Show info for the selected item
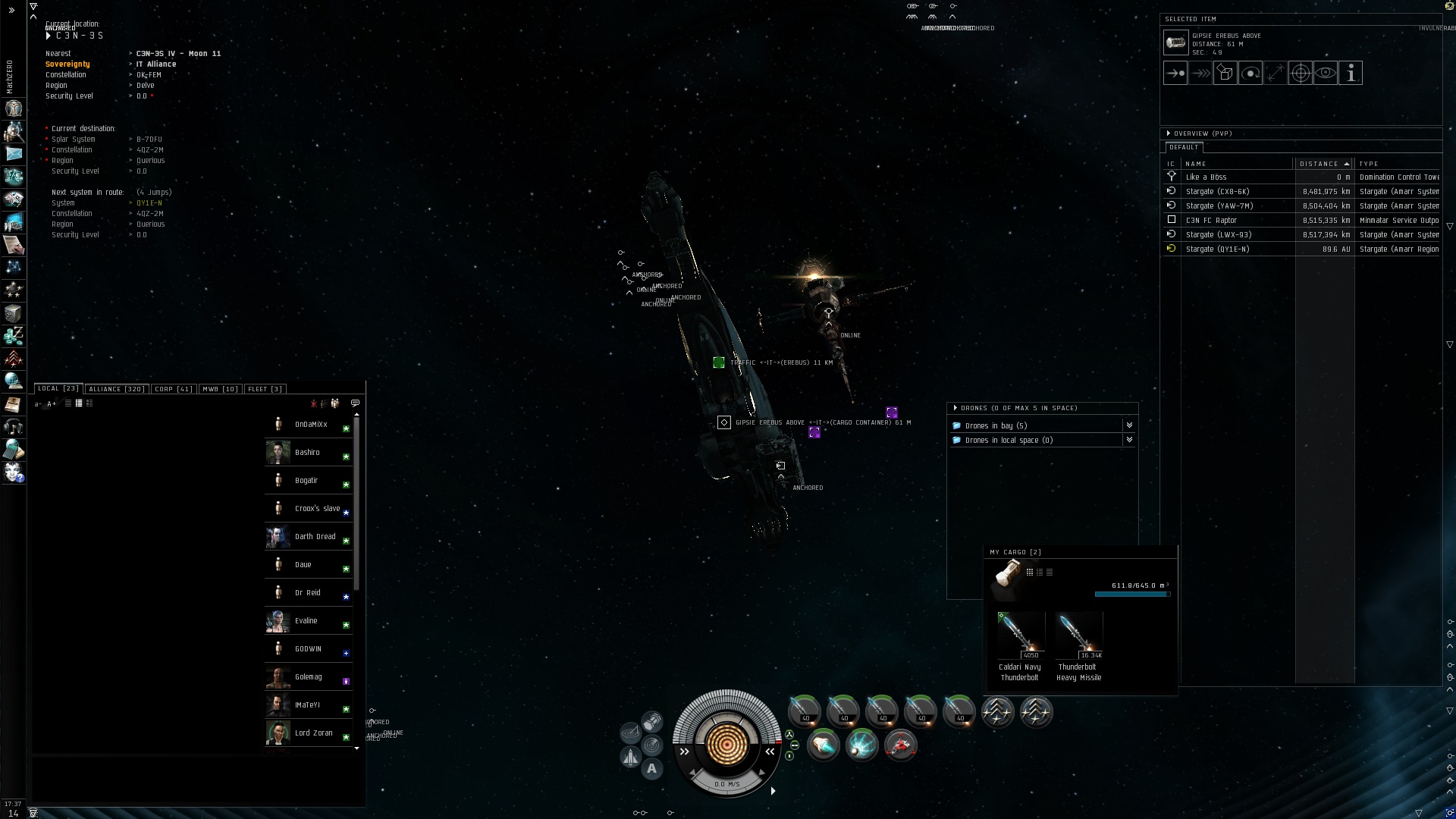This screenshot has width=1456, height=819. [1351, 74]
